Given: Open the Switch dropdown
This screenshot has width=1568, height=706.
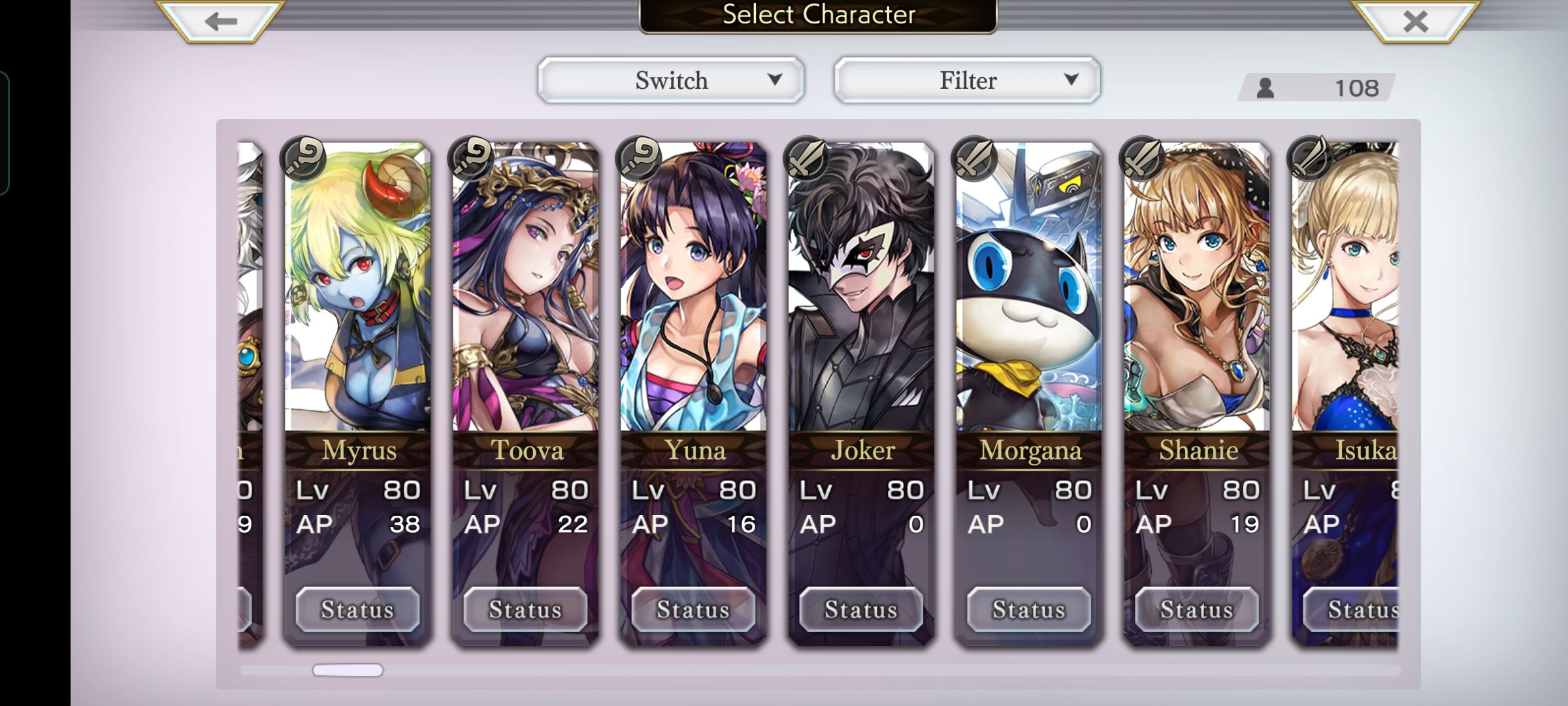Looking at the screenshot, I should [x=671, y=80].
